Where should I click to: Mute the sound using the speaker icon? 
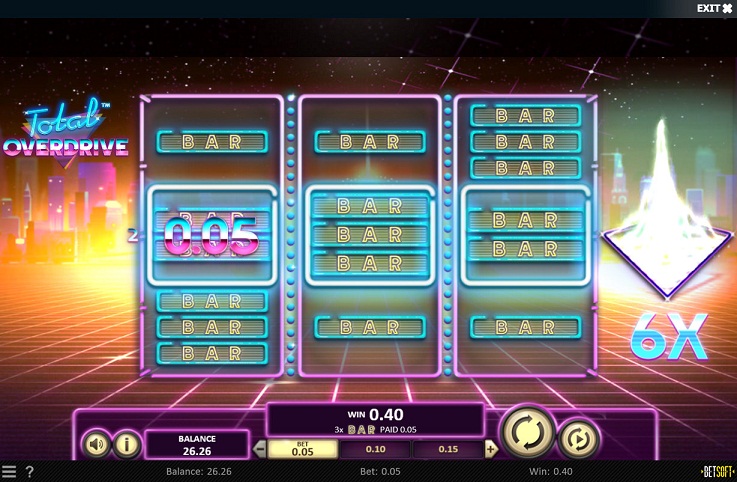pyautogui.click(x=96, y=444)
